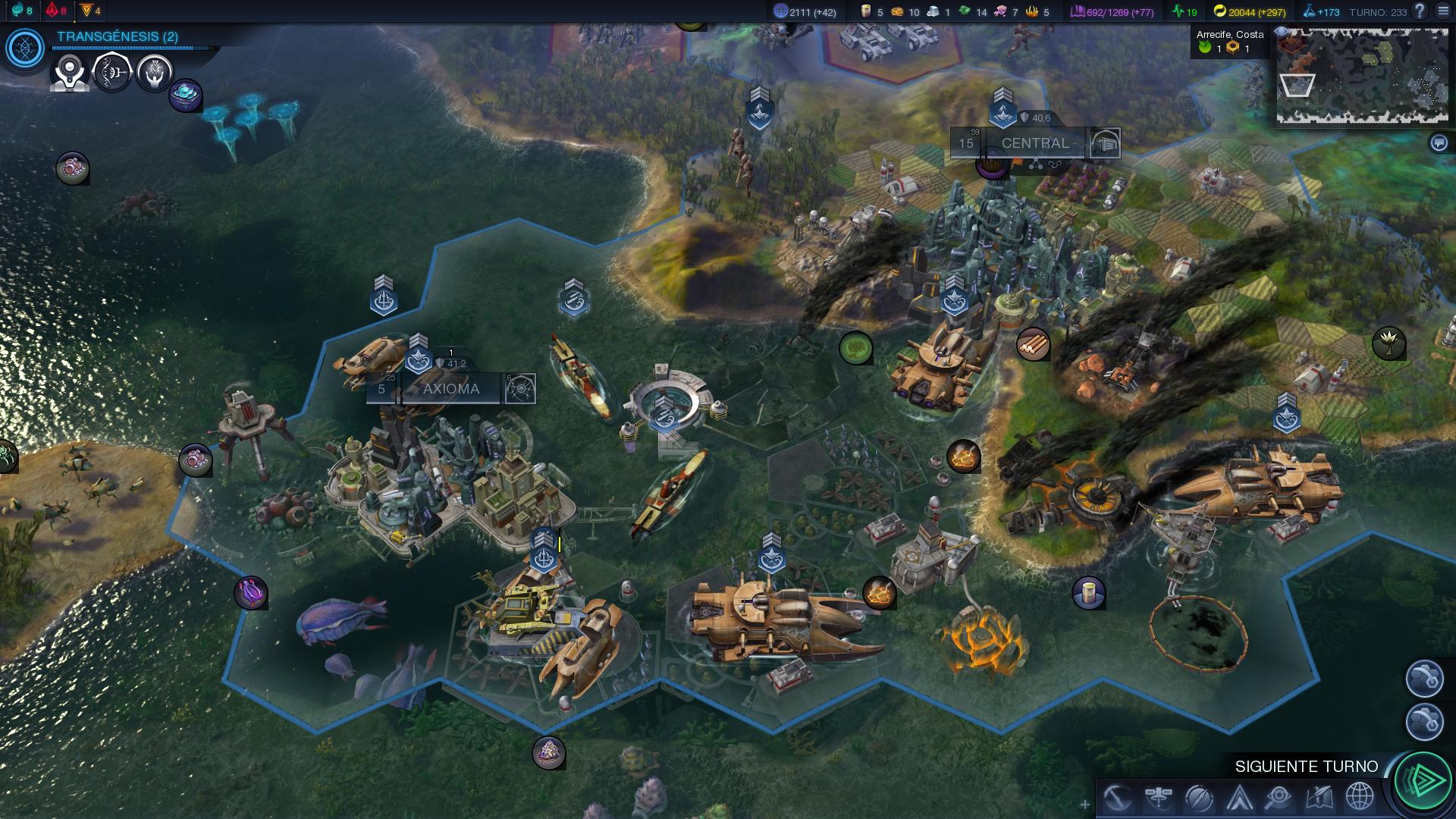
Task: Click the minimap to move the view
Action: coord(1362,76)
